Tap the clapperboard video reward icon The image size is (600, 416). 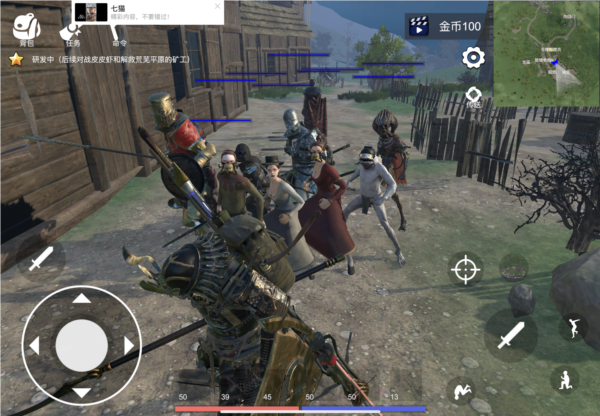pos(417,25)
